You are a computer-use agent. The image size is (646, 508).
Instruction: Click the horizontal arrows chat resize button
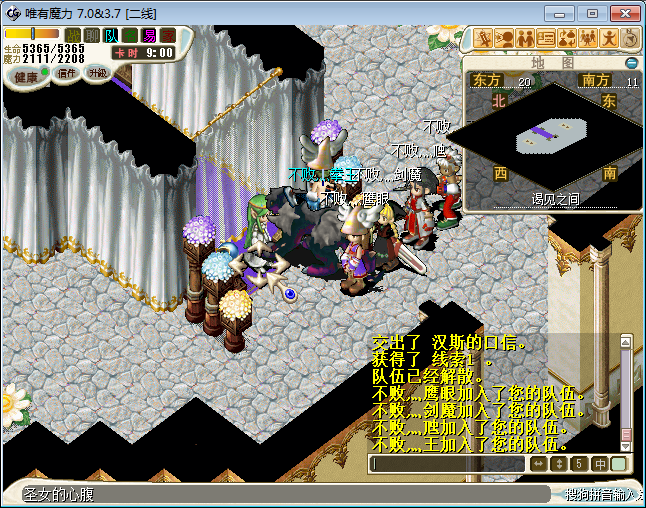(538, 464)
